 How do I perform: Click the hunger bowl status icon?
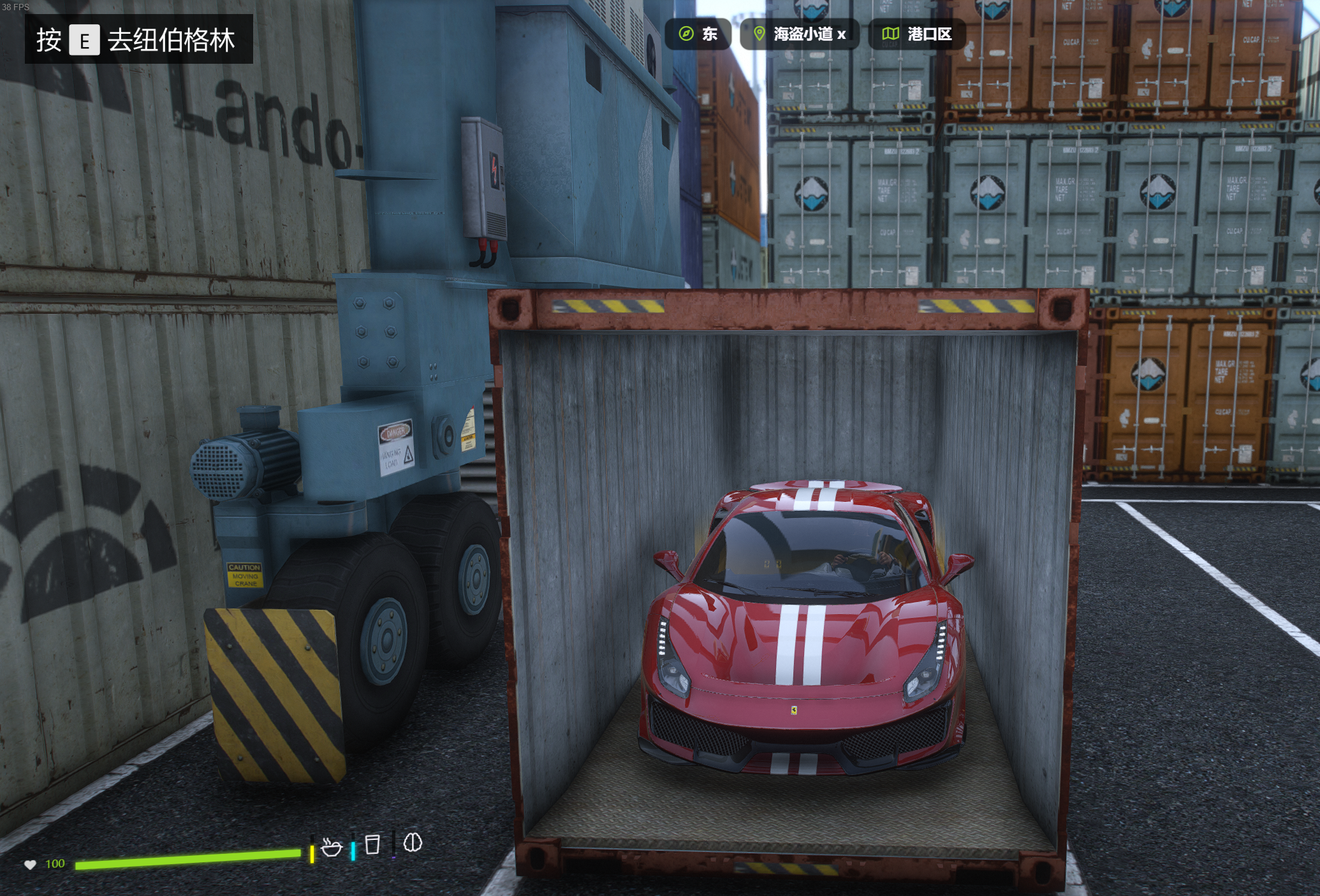(x=332, y=847)
